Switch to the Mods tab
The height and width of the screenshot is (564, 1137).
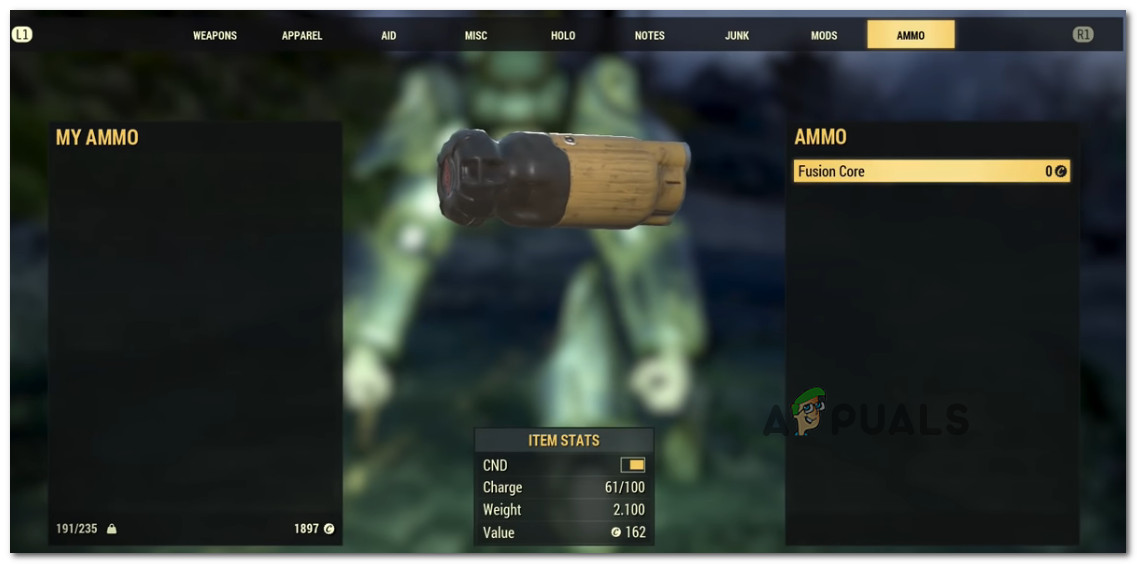click(824, 35)
